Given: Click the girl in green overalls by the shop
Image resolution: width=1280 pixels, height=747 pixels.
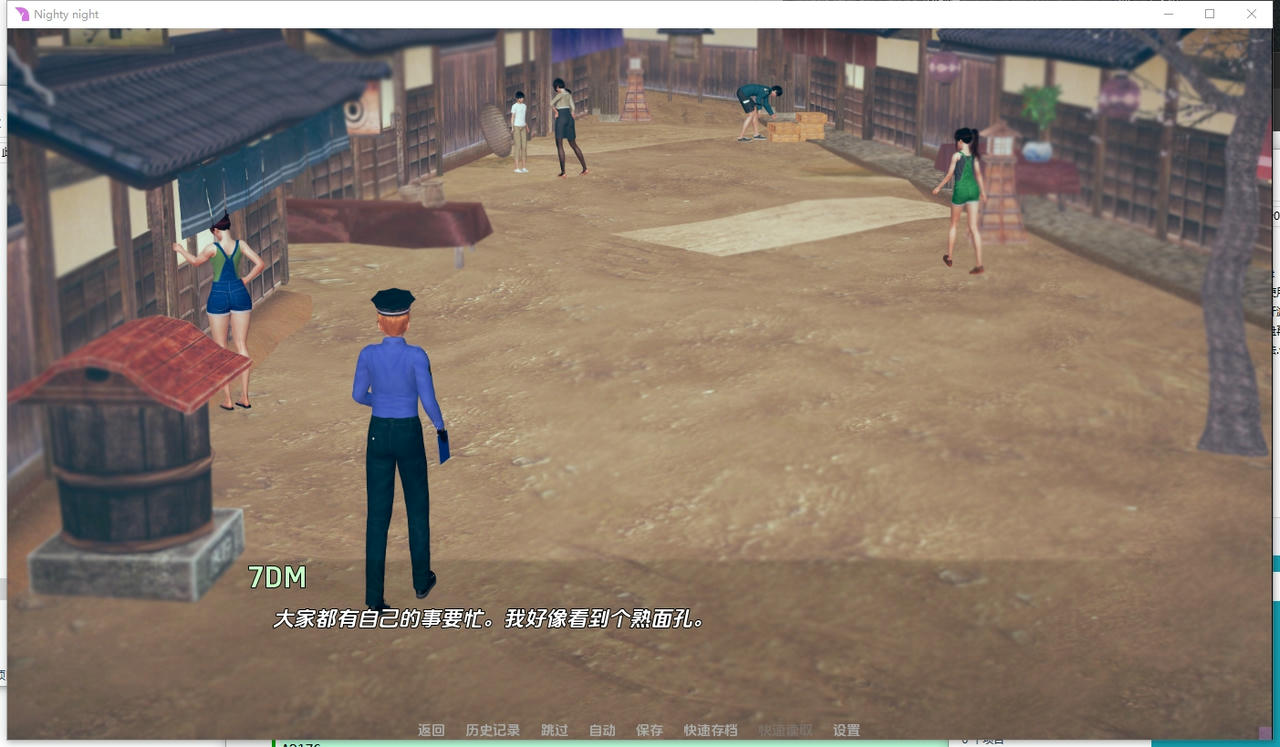Looking at the screenshot, I should coord(230,300).
